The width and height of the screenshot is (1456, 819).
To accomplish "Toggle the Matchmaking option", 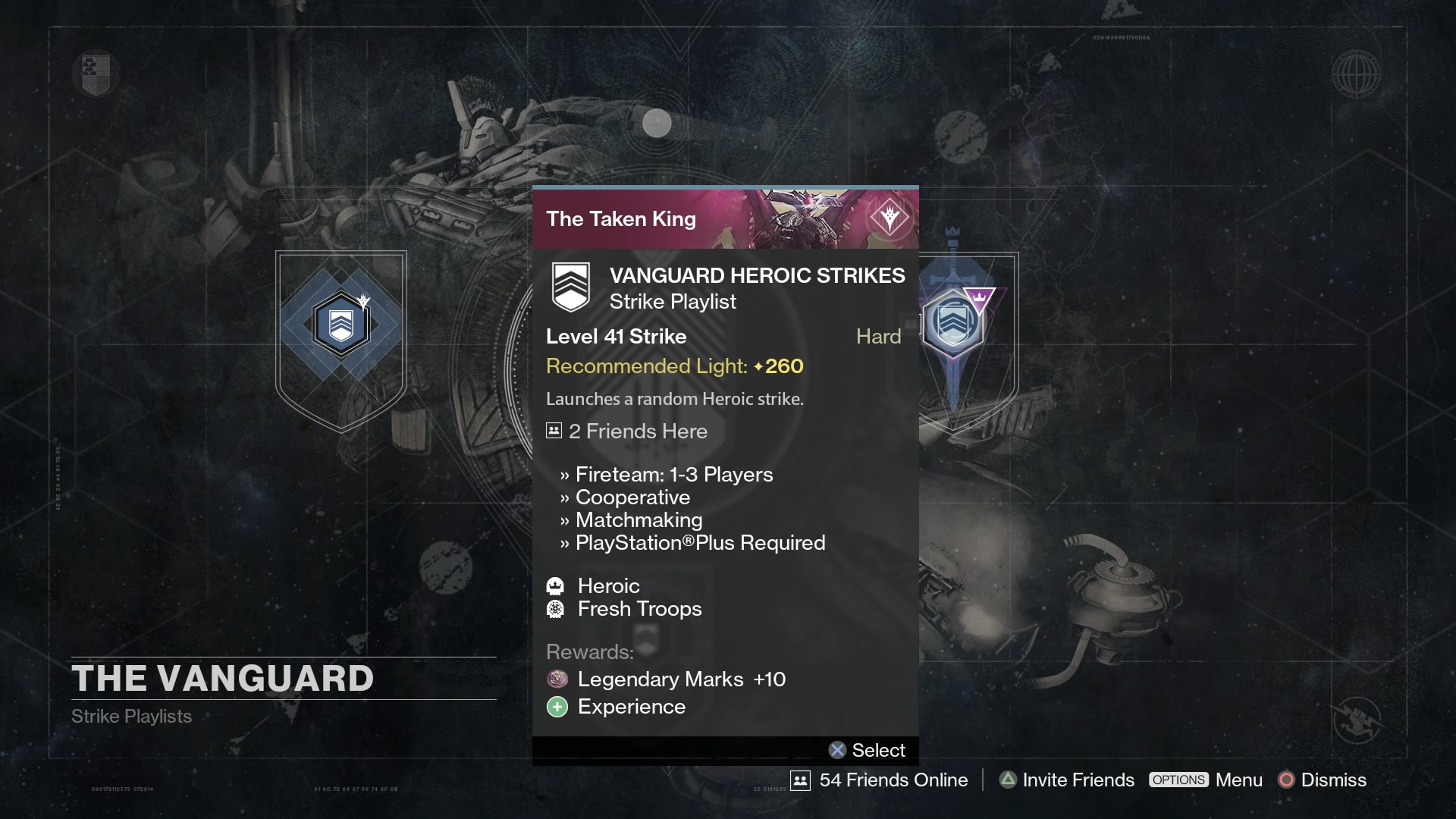I will coord(639,519).
